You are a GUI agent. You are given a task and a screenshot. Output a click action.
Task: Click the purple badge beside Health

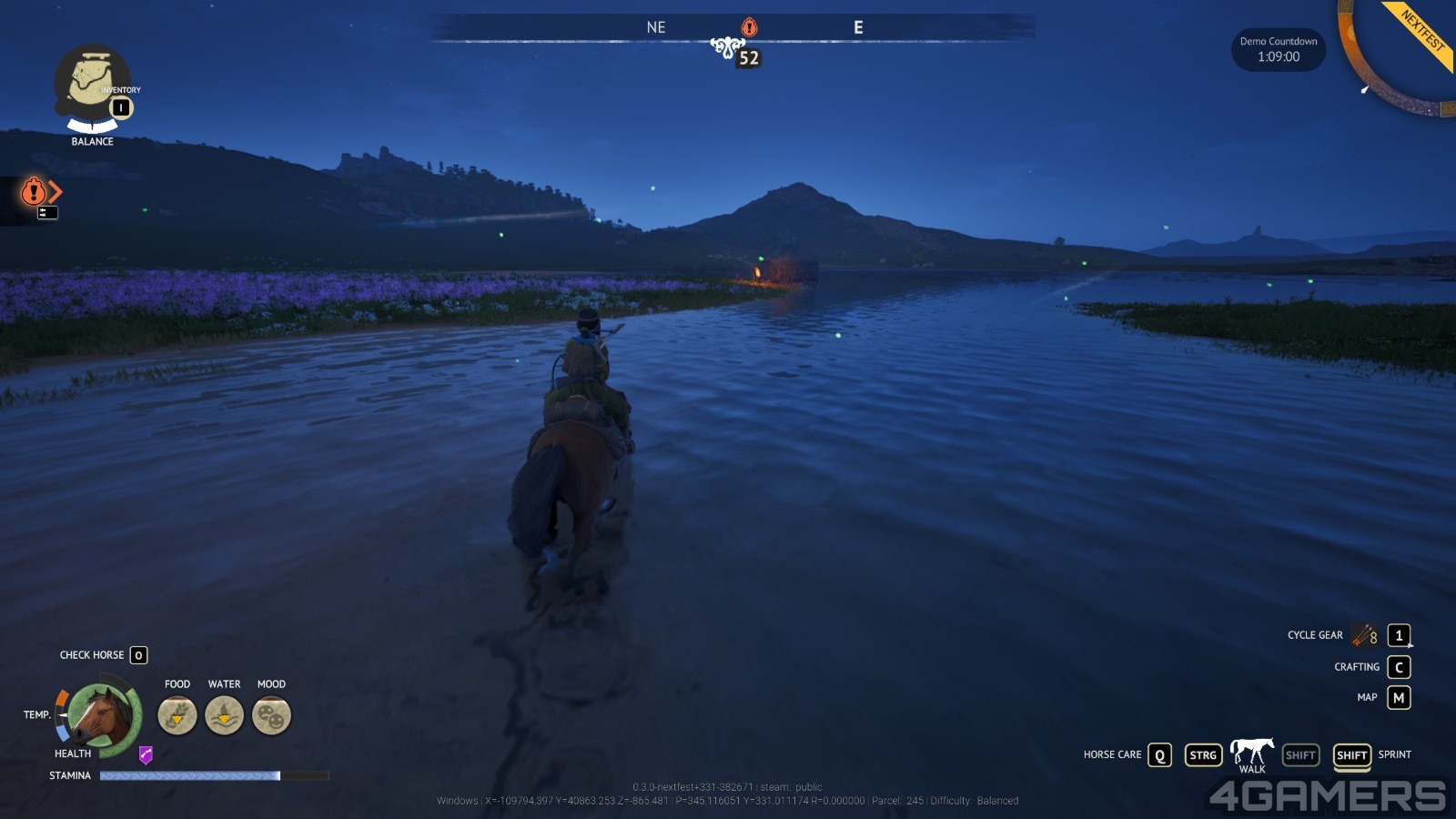(146, 754)
